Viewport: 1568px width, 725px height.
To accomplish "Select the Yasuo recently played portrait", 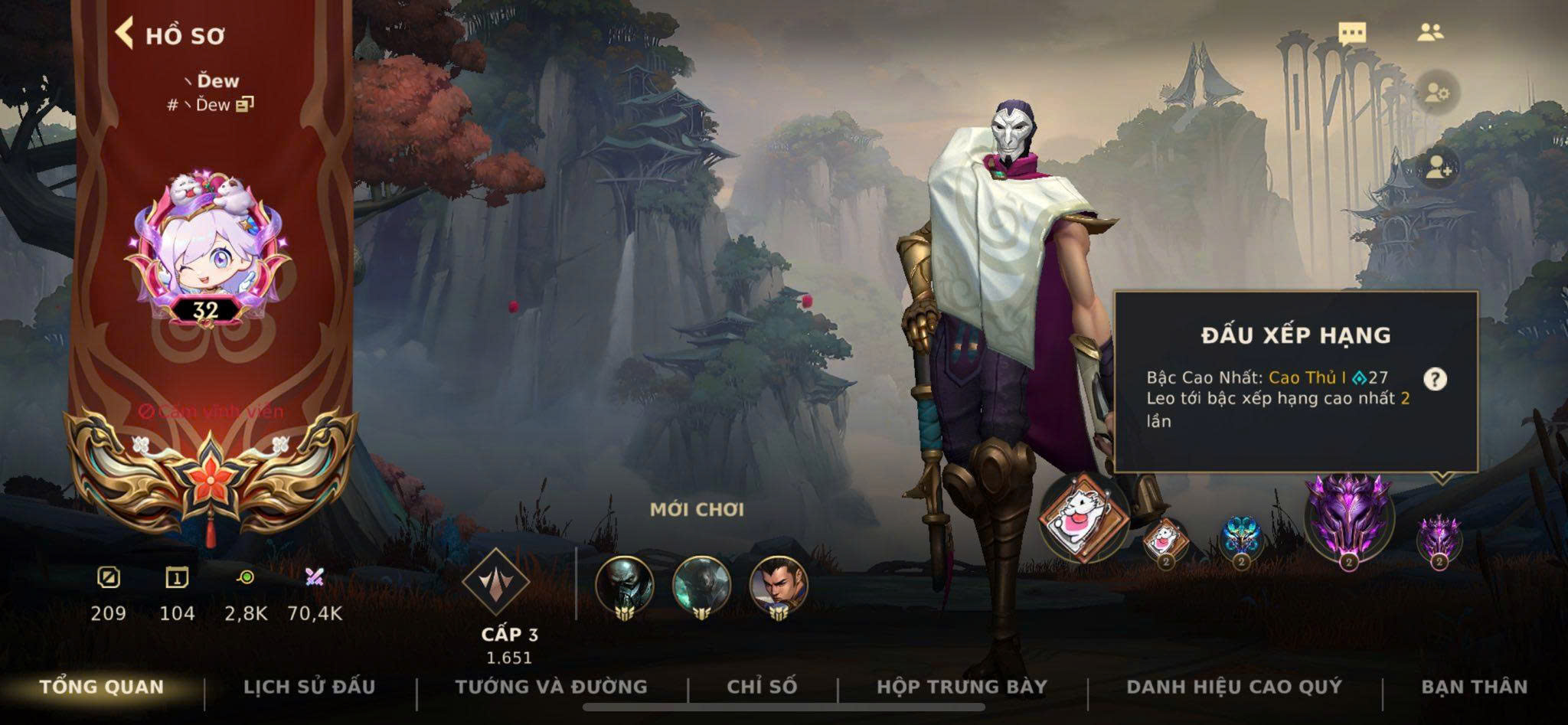I will 778,586.
